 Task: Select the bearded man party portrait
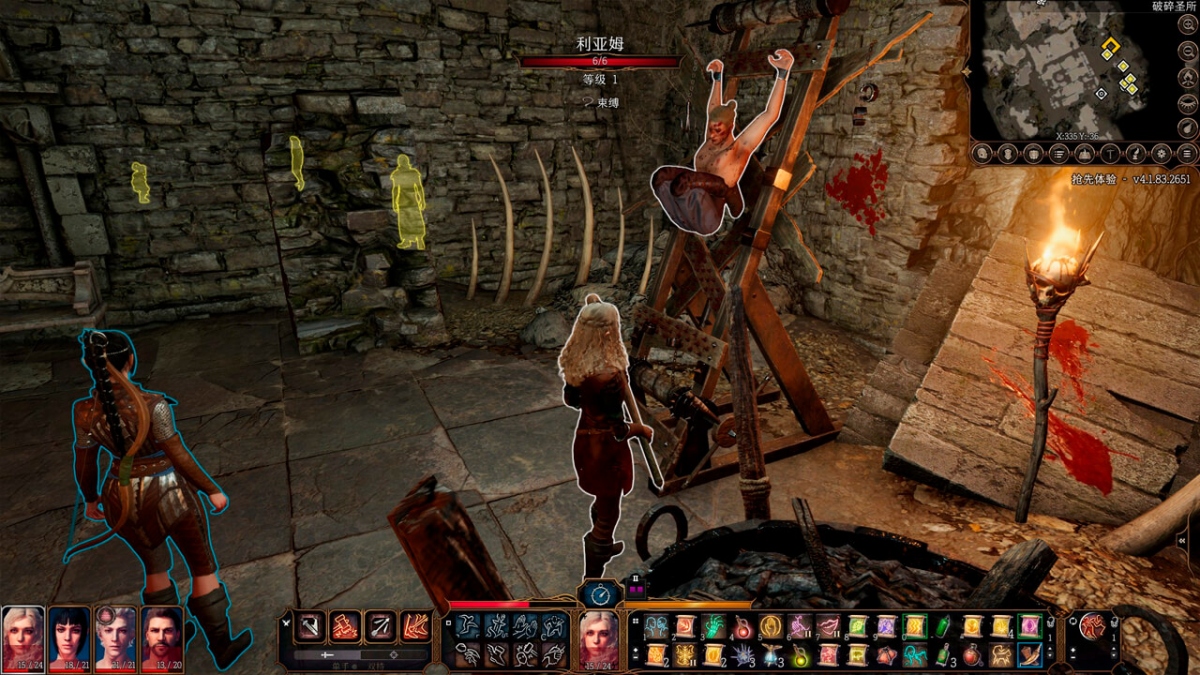pyautogui.click(x=162, y=637)
